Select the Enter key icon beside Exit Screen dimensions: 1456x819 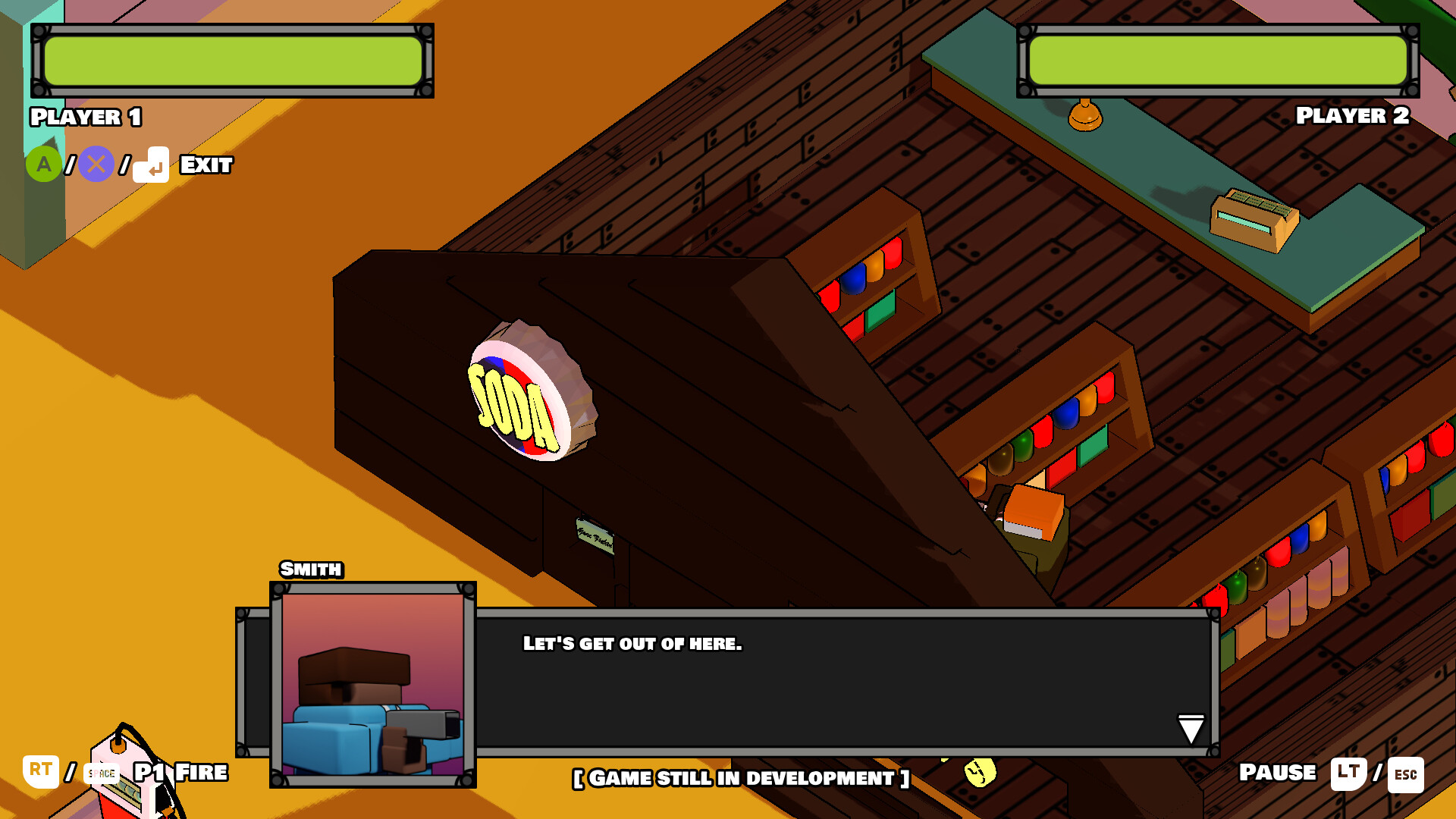[152, 165]
